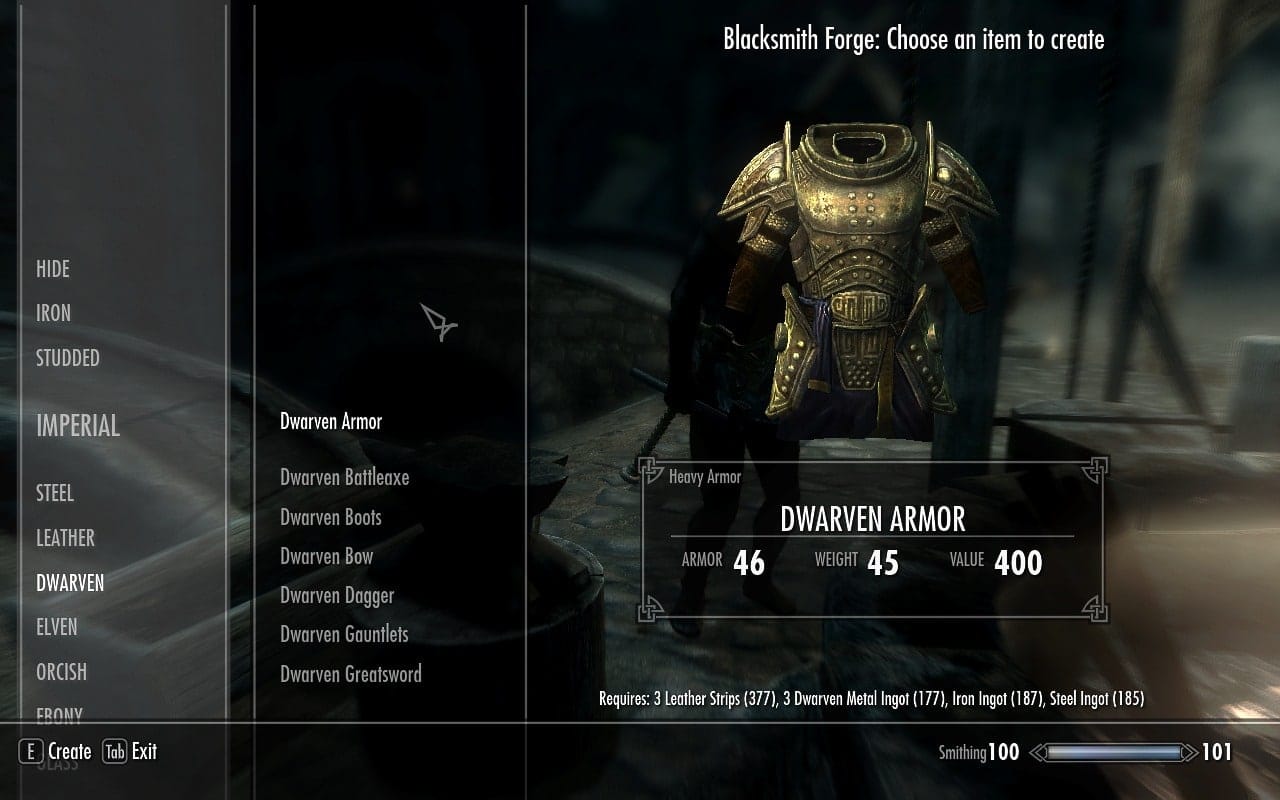Choose the Imperial category
1280x800 pixels.
(78, 426)
